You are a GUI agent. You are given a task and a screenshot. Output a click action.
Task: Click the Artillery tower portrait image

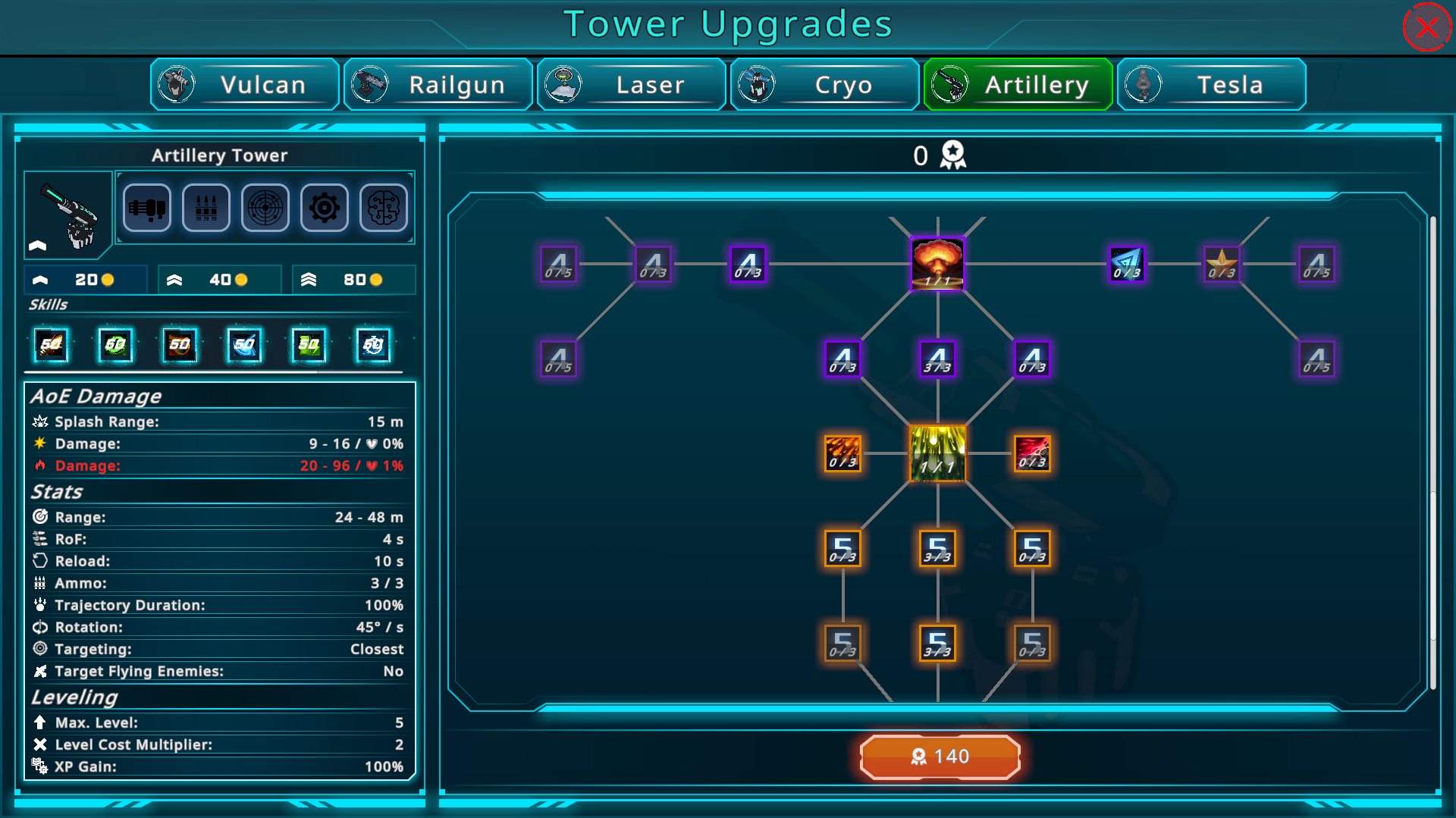pos(68,215)
